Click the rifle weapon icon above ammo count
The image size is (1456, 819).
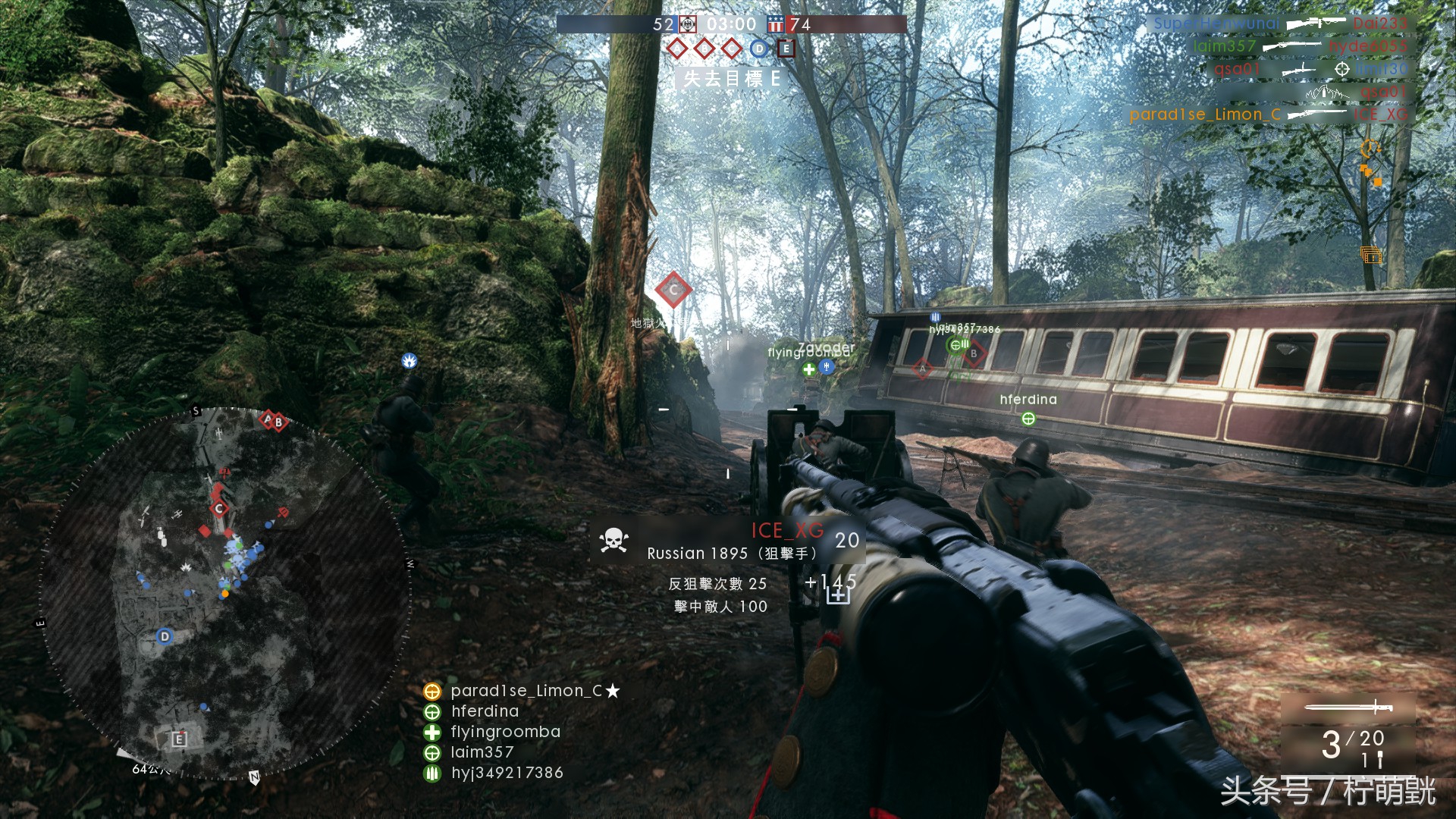click(x=1348, y=708)
